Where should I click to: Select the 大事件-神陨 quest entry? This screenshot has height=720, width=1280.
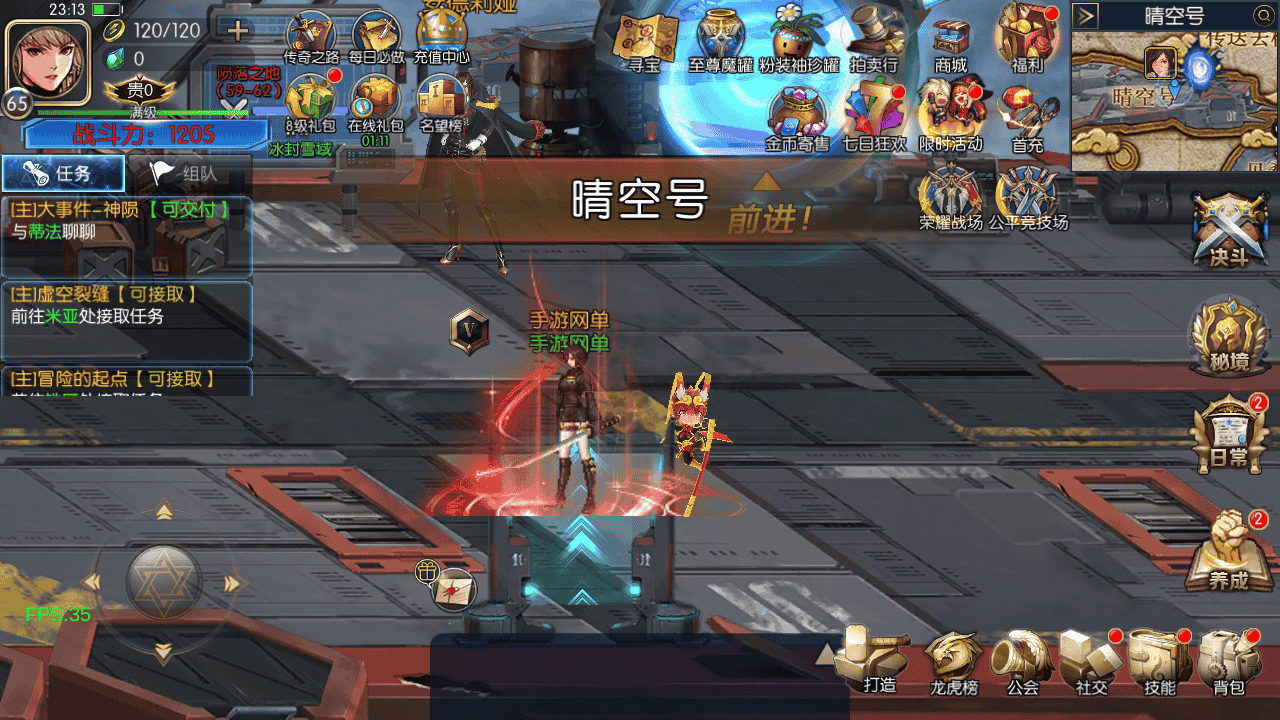pos(126,222)
